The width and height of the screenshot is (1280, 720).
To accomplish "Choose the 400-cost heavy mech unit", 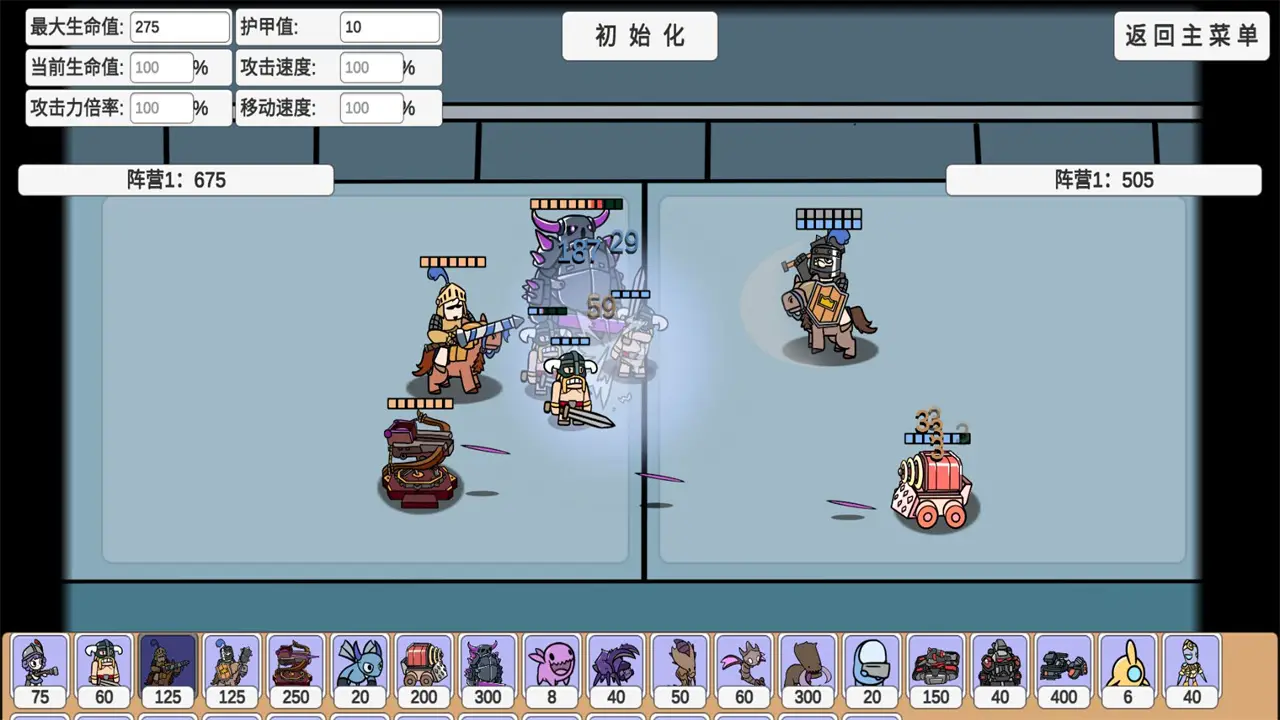I will pyautogui.click(x=1063, y=670).
